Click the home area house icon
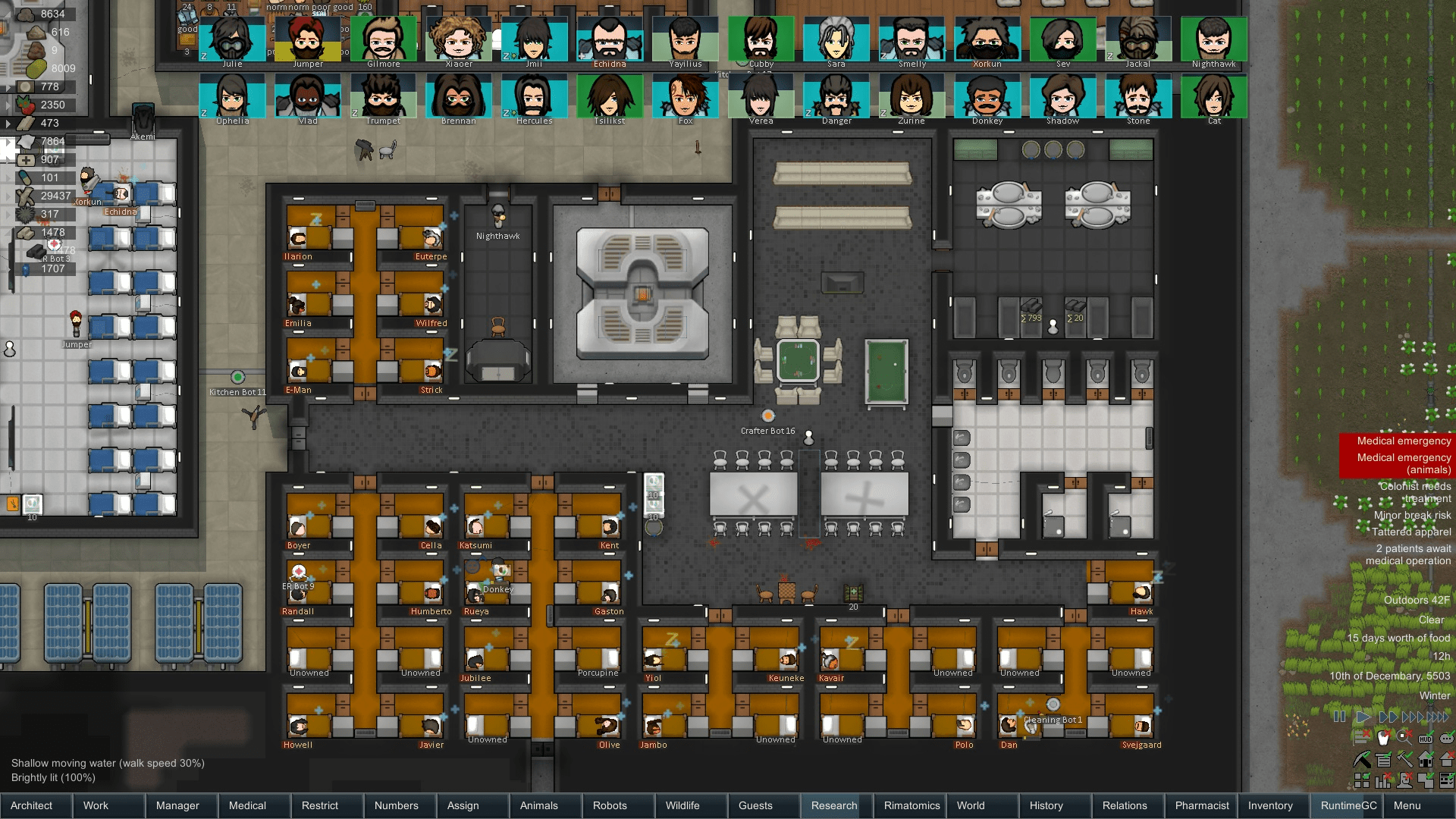The width and height of the screenshot is (1456, 819). 1426,759
